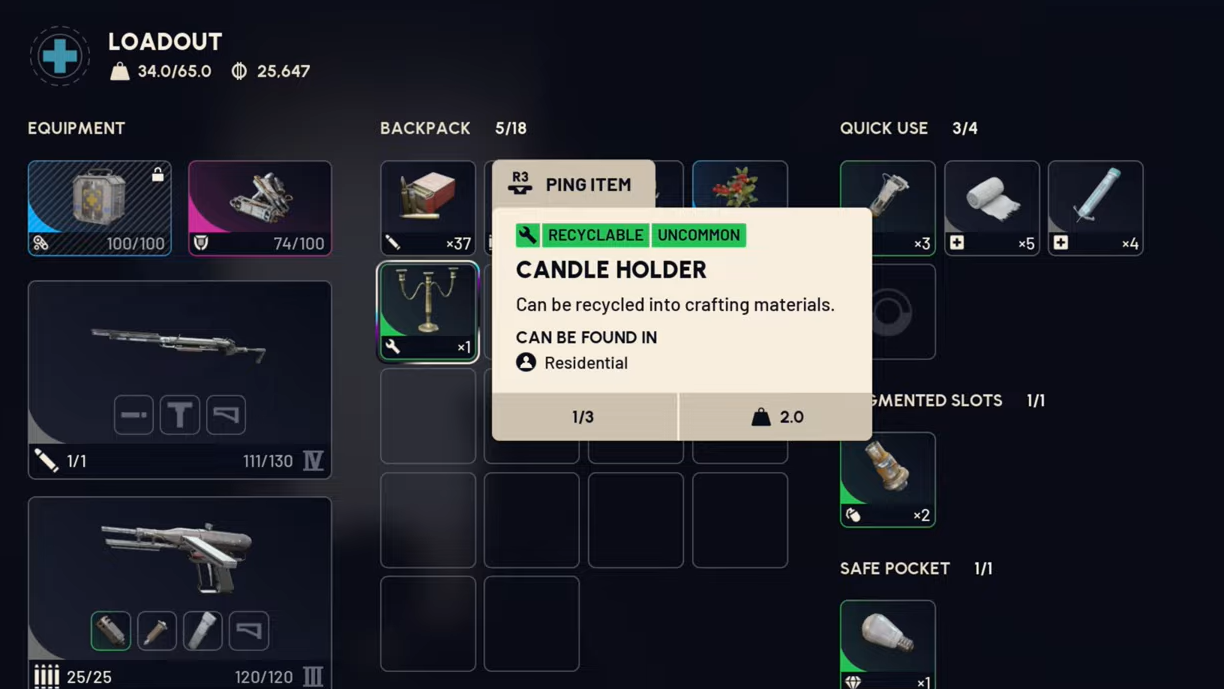Click the blue cross loadout emblem
Screen dimensions: 1224x689
coord(60,56)
